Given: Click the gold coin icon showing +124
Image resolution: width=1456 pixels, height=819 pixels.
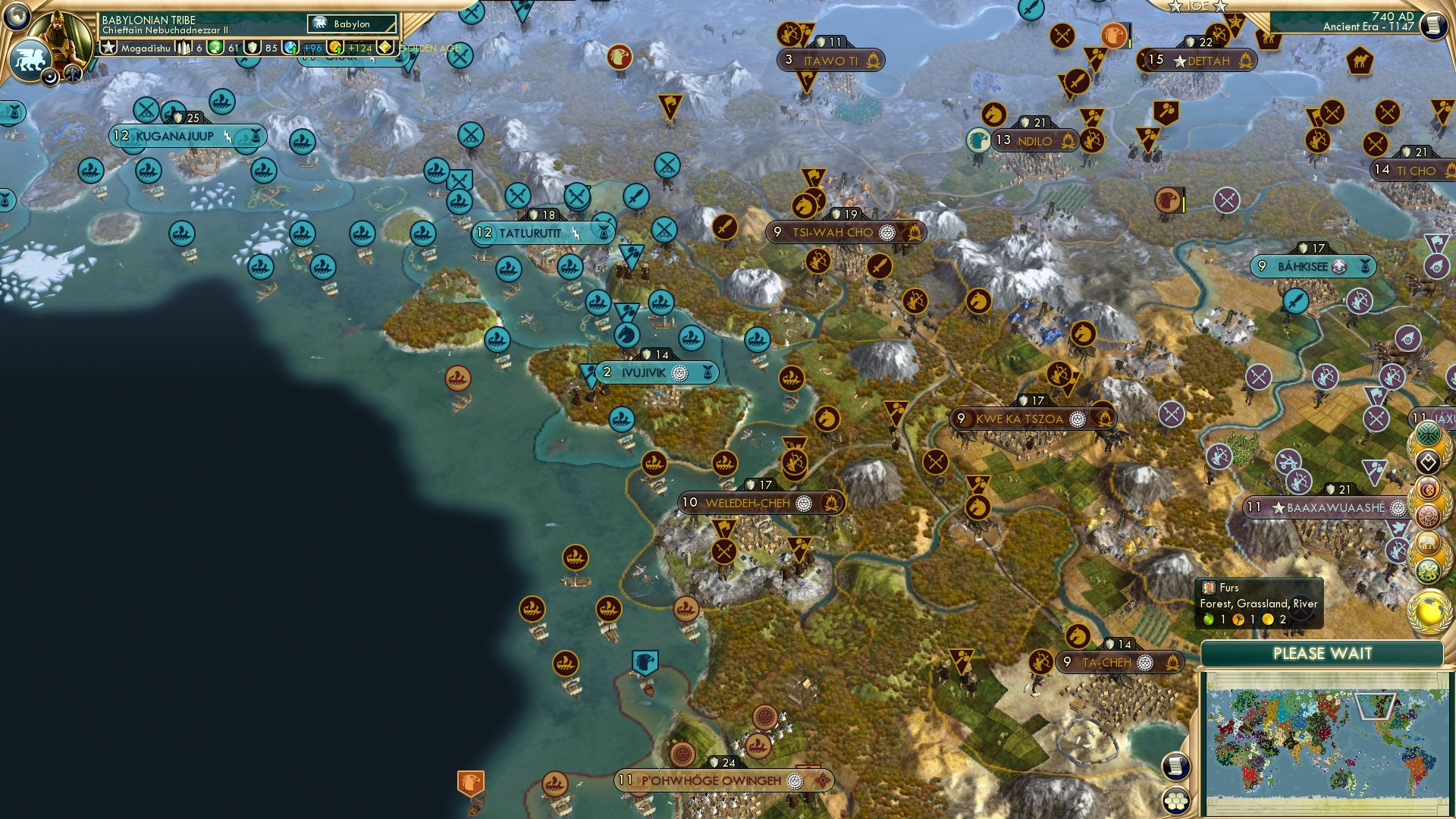Looking at the screenshot, I should tap(337, 47).
